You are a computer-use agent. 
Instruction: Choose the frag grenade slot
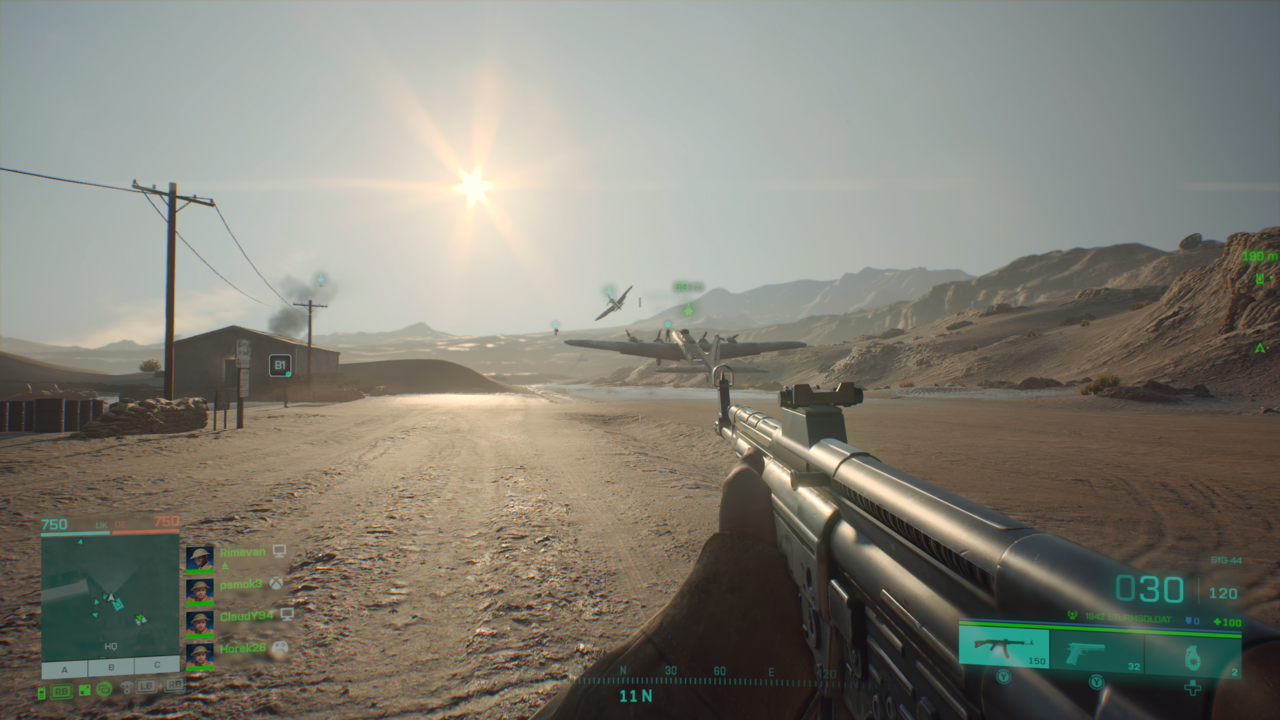pyautogui.click(x=1192, y=654)
